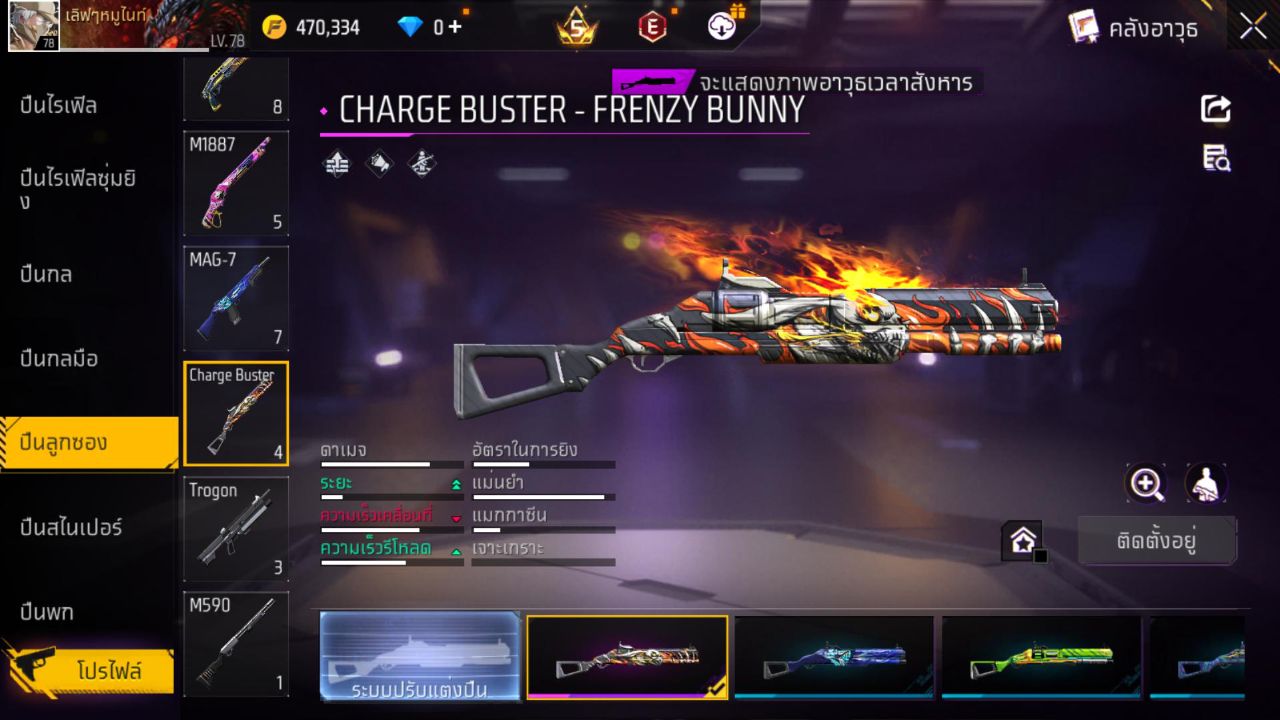Click the soldier kill-effect attribute icon
Image resolution: width=1280 pixels, height=720 pixels.
pyautogui.click(x=420, y=163)
